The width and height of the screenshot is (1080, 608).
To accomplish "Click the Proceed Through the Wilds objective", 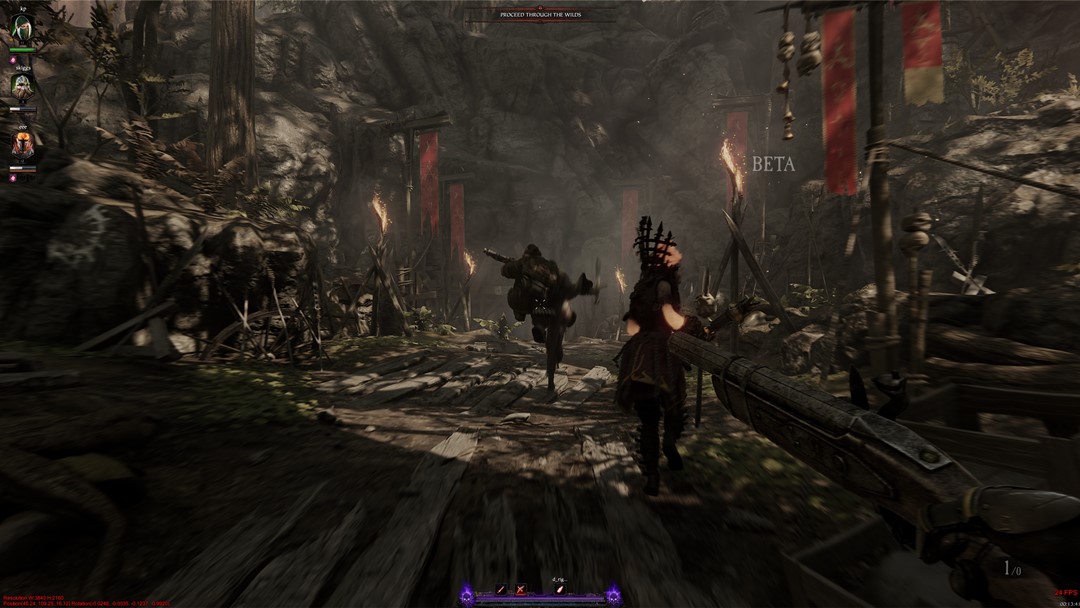I will point(541,14).
